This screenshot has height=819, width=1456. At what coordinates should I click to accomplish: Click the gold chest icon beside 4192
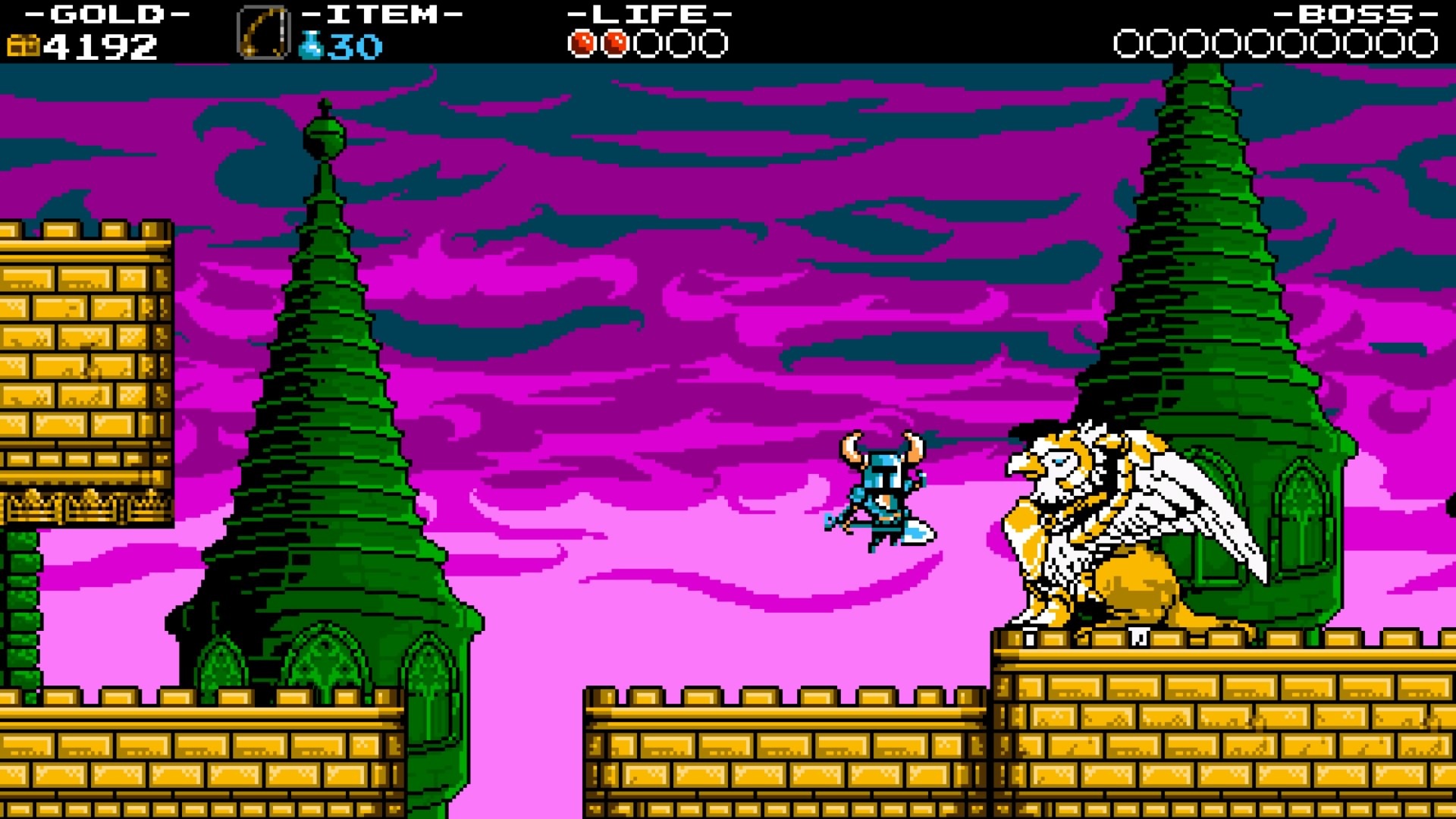(x=23, y=45)
